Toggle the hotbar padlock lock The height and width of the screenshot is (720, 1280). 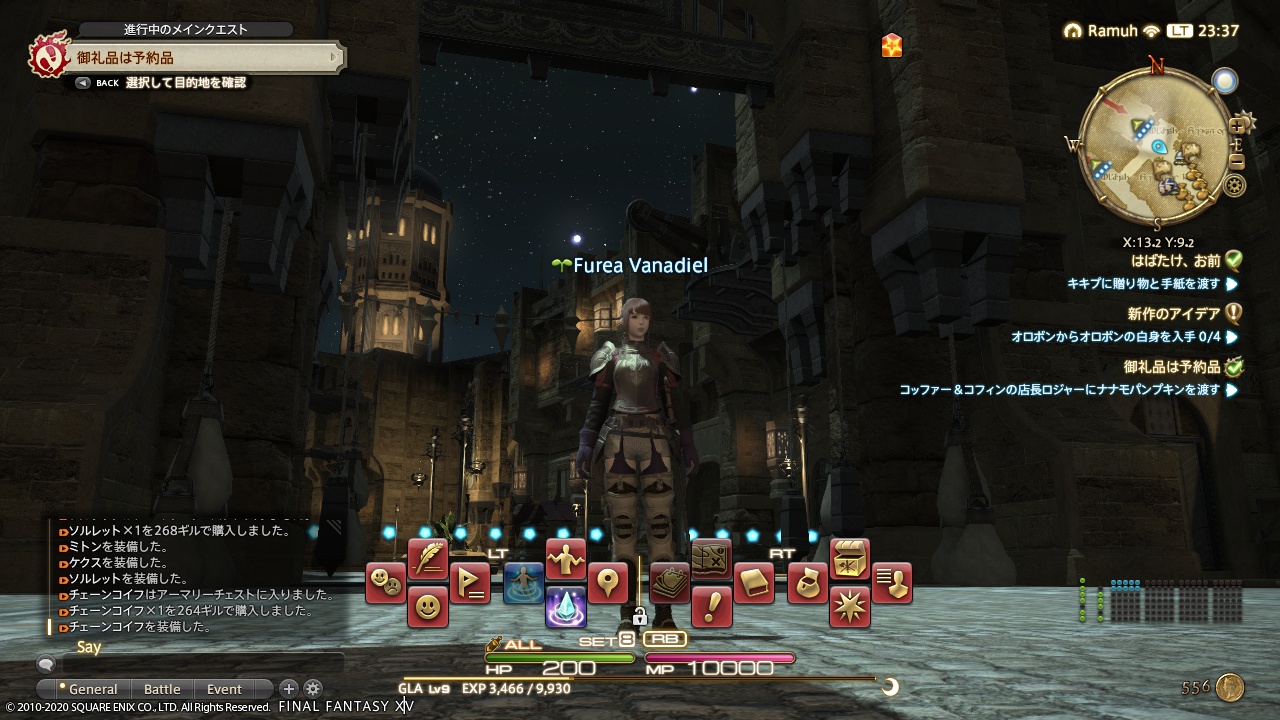[x=640, y=617]
